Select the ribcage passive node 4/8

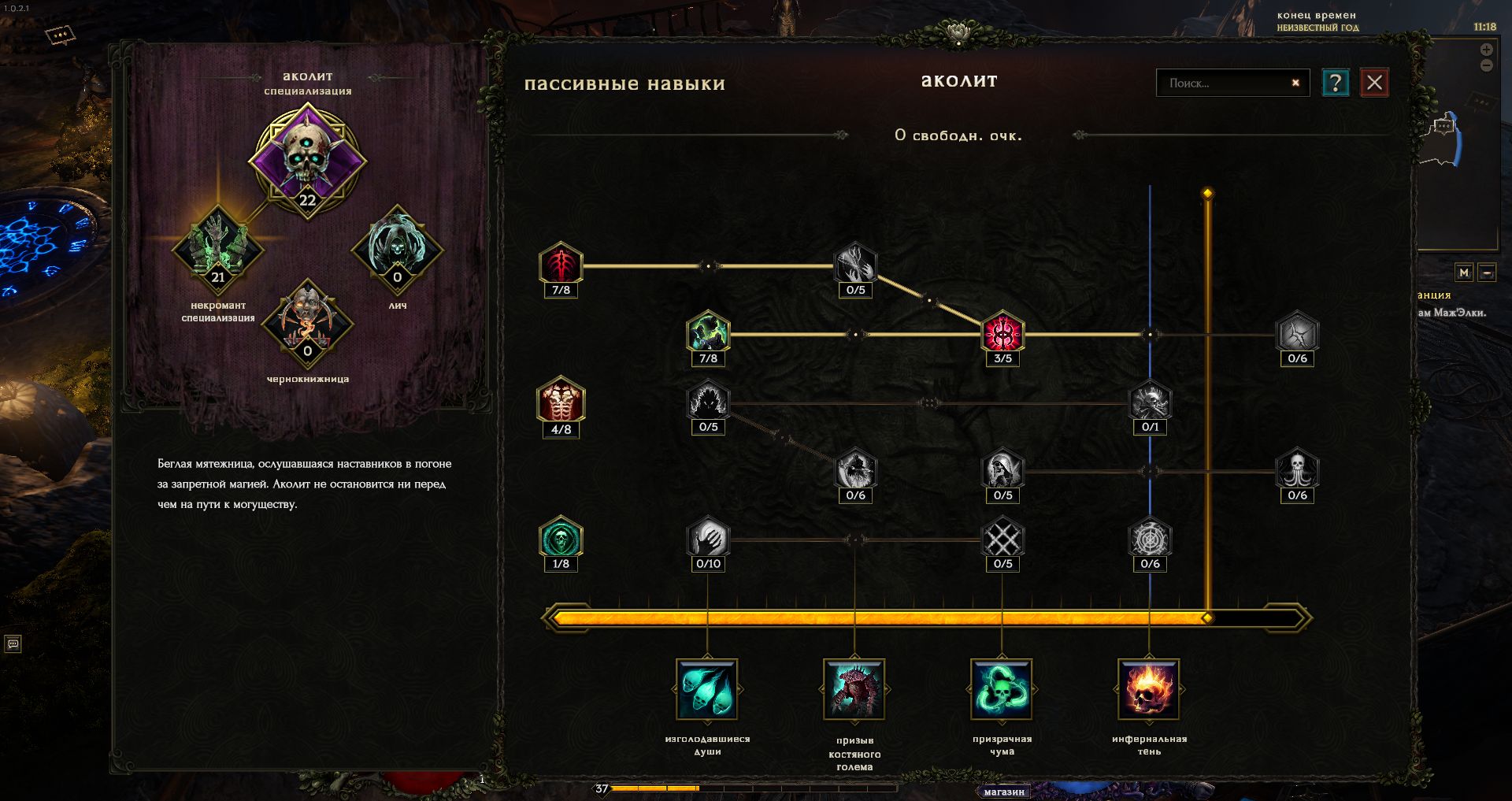click(561, 400)
